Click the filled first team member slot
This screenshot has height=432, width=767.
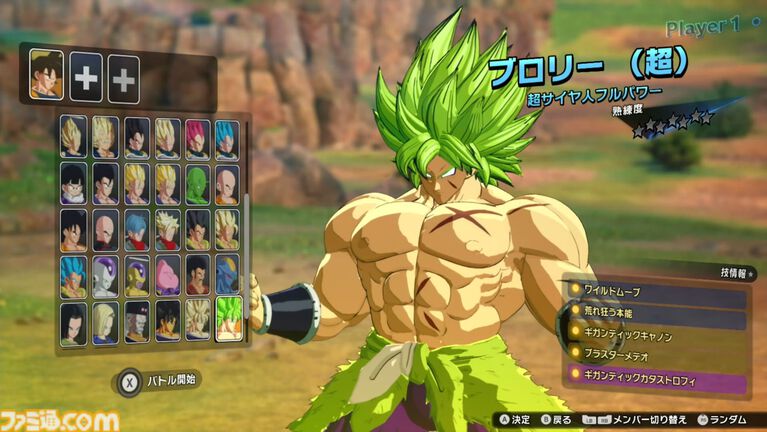click(47, 75)
